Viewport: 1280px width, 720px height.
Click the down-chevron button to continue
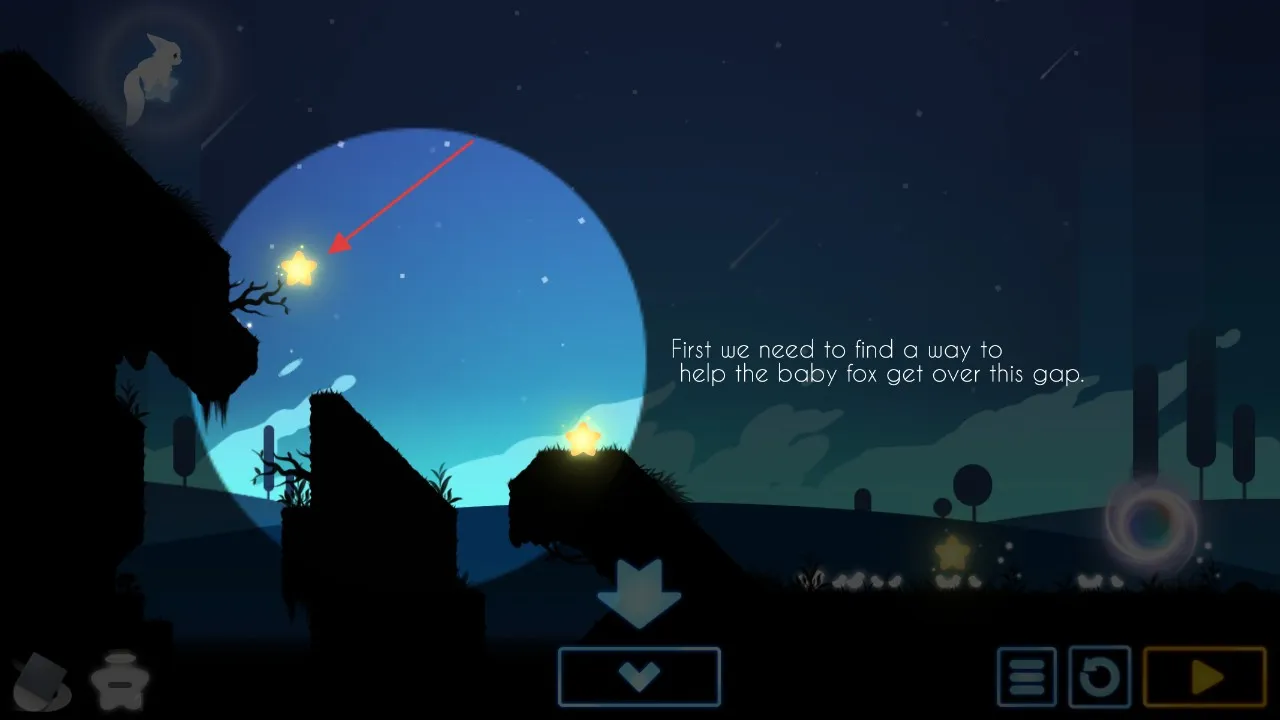click(639, 677)
